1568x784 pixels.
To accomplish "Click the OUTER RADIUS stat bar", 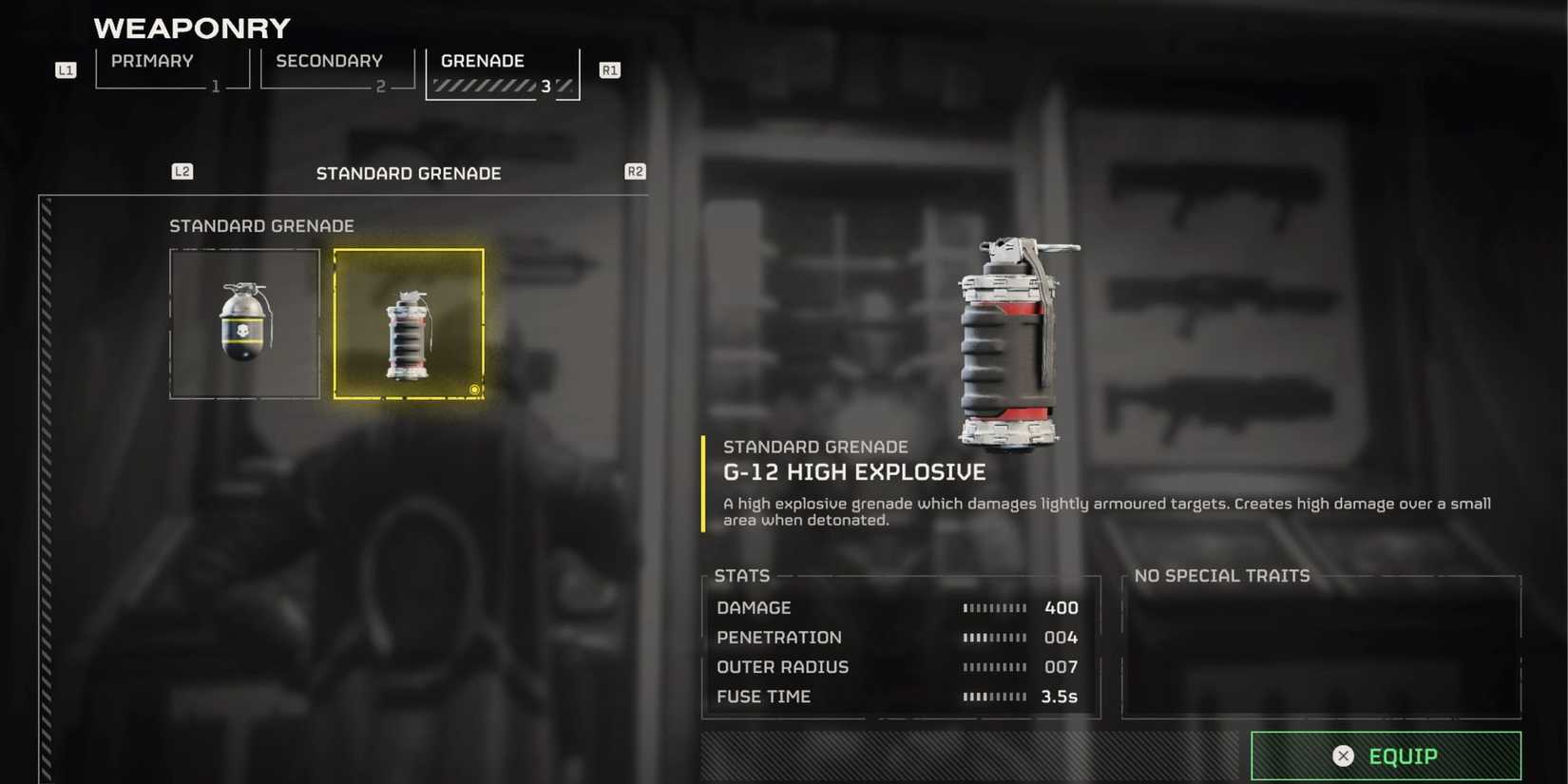I will (994, 666).
